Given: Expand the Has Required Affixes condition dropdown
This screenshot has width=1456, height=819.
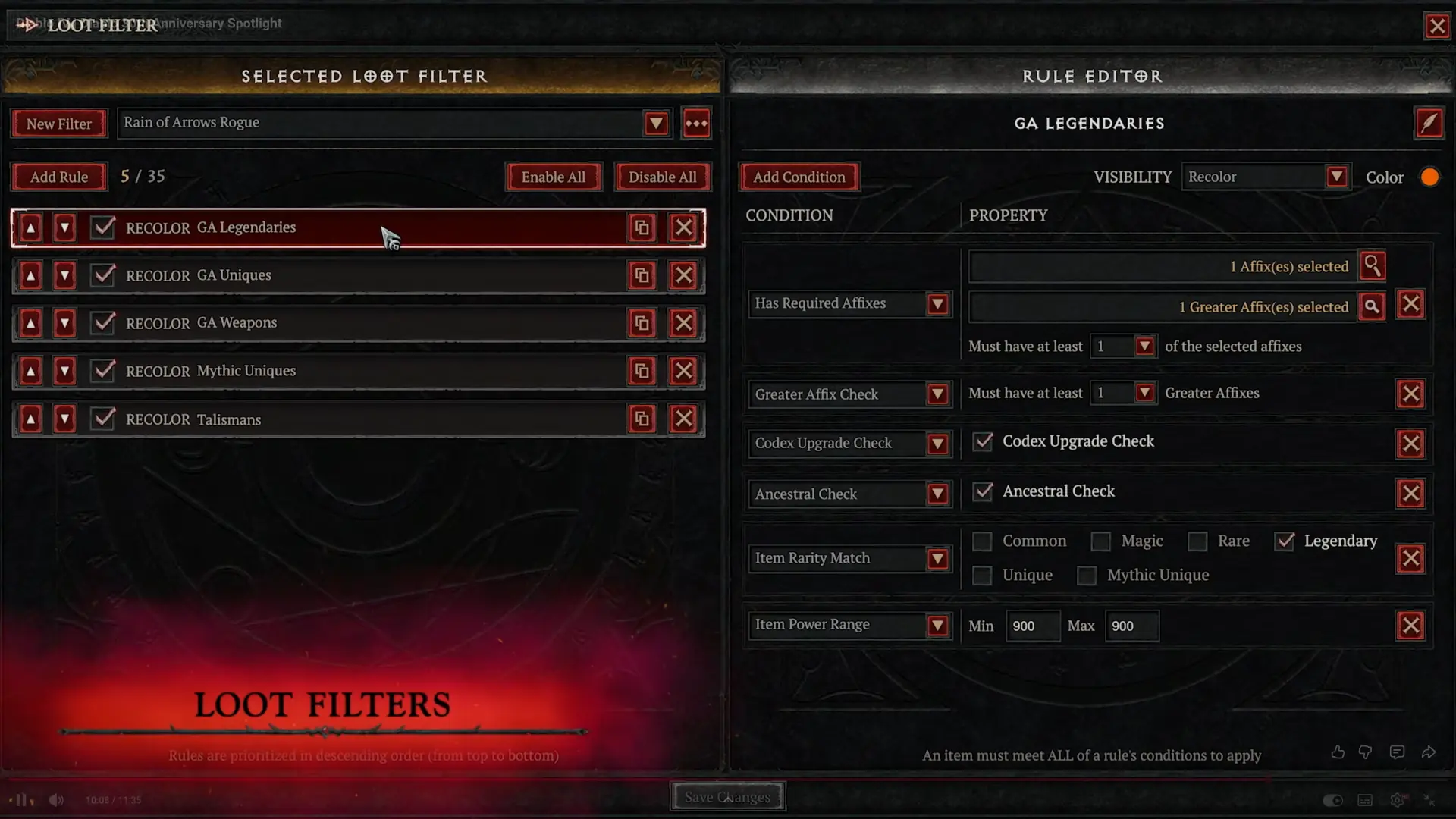Looking at the screenshot, I should tap(939, 303).
